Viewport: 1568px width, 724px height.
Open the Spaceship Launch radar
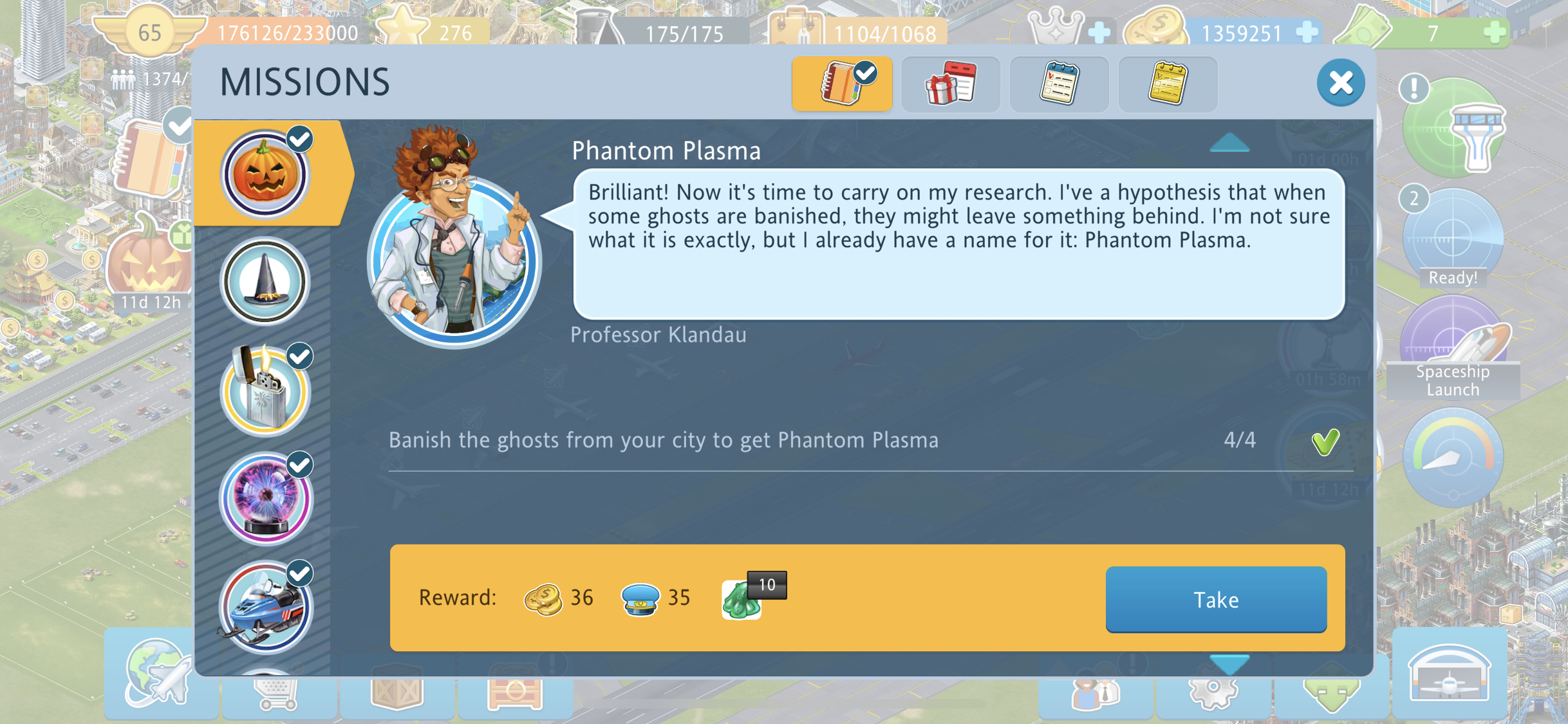1453,348
